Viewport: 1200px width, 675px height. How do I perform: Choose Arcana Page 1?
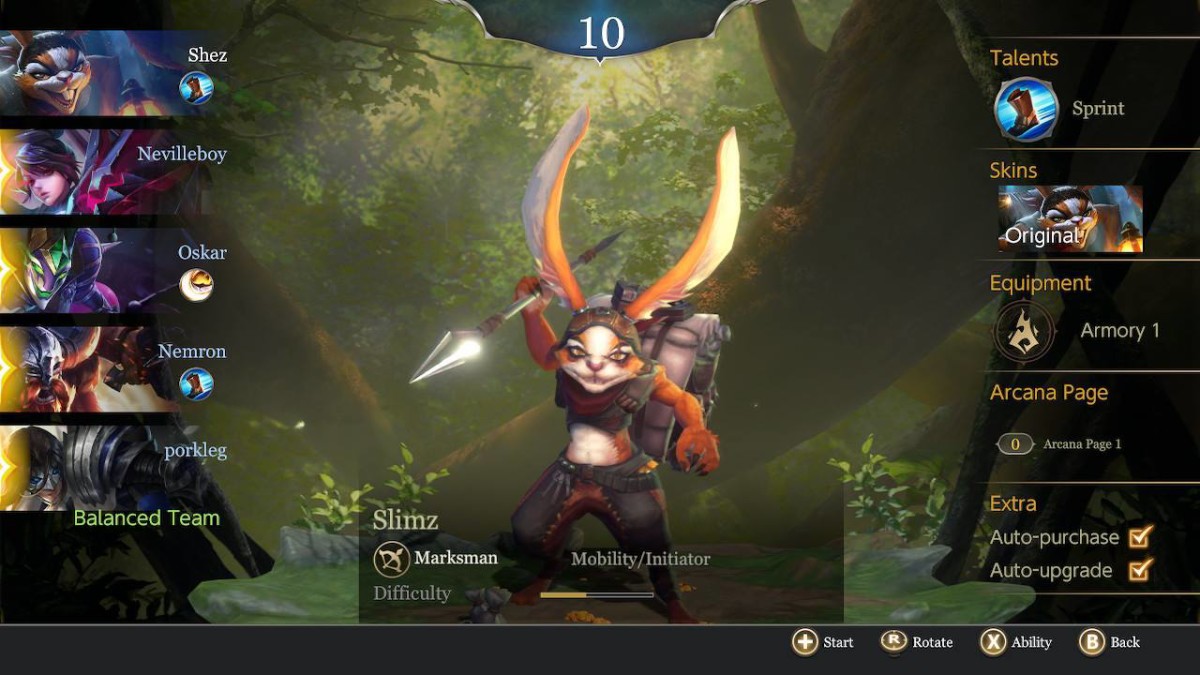[1060, 444]
